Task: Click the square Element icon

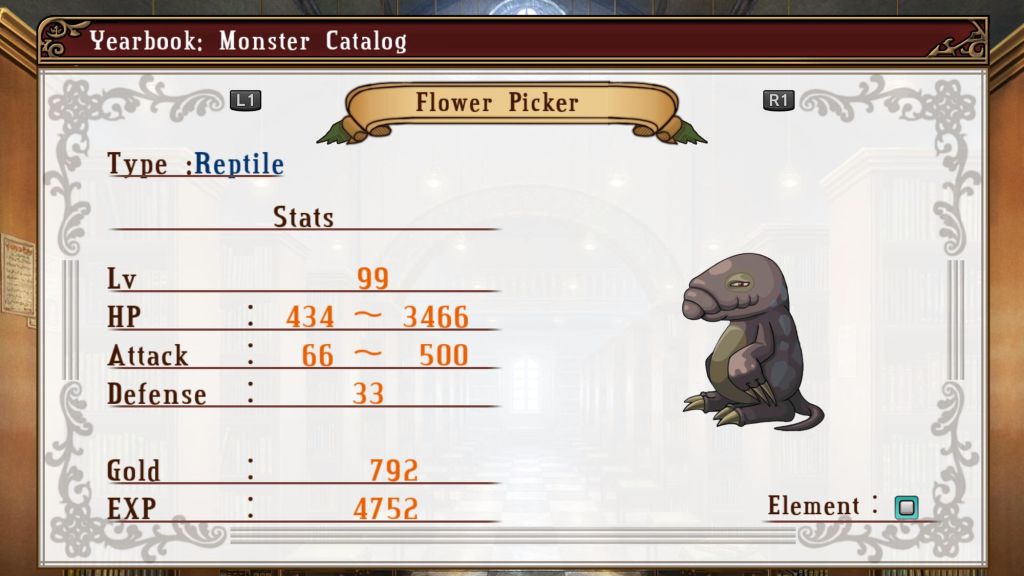Action: click(x=906, y=507)
